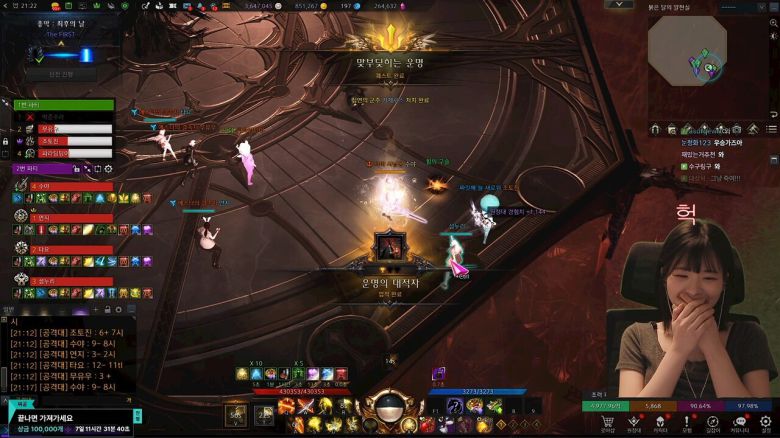The width and height of the screenshot is (780, 438).
Task: Open the community menu with the speech bubbles
Action: [x=739, y=422]
